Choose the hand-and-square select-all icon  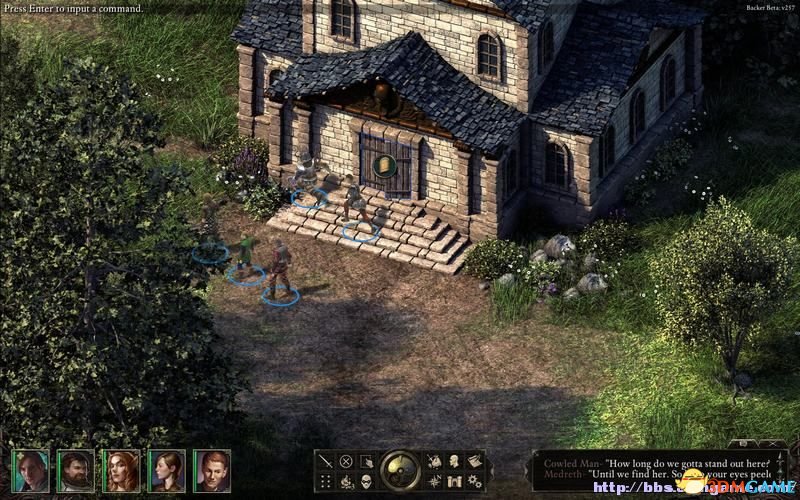[x=366, y=461]
